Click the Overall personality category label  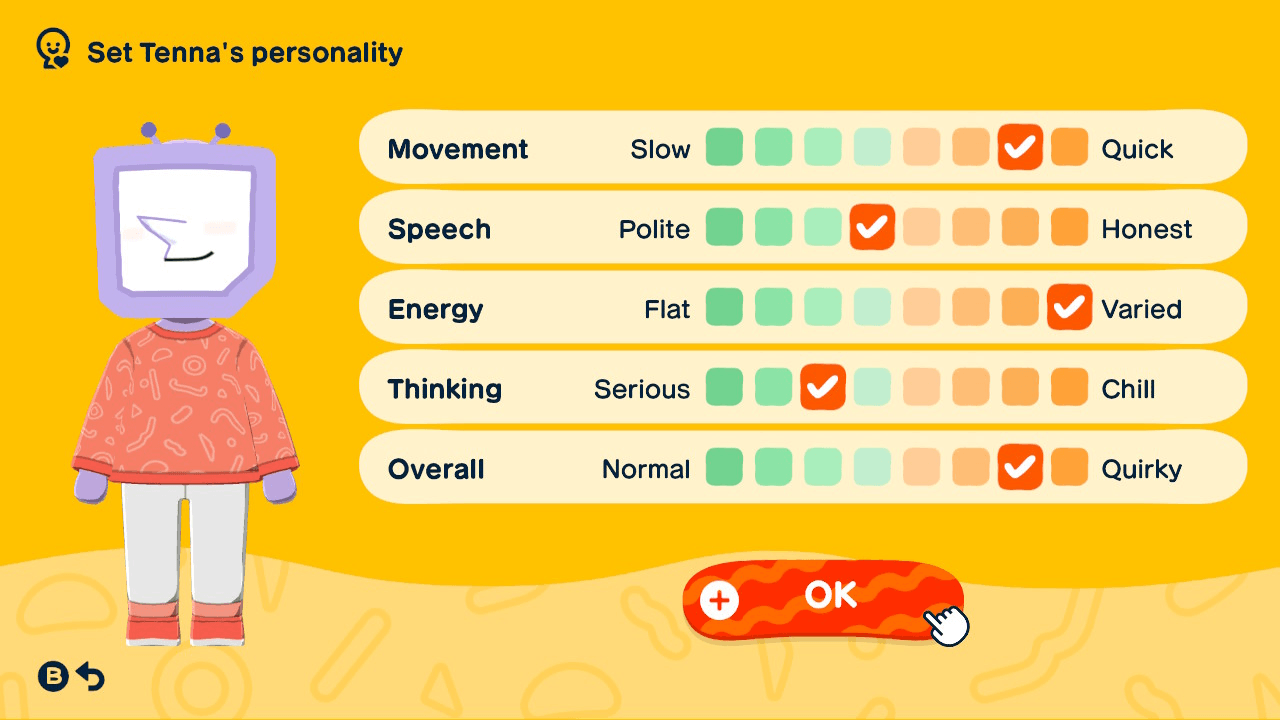(x=436, y=467)
